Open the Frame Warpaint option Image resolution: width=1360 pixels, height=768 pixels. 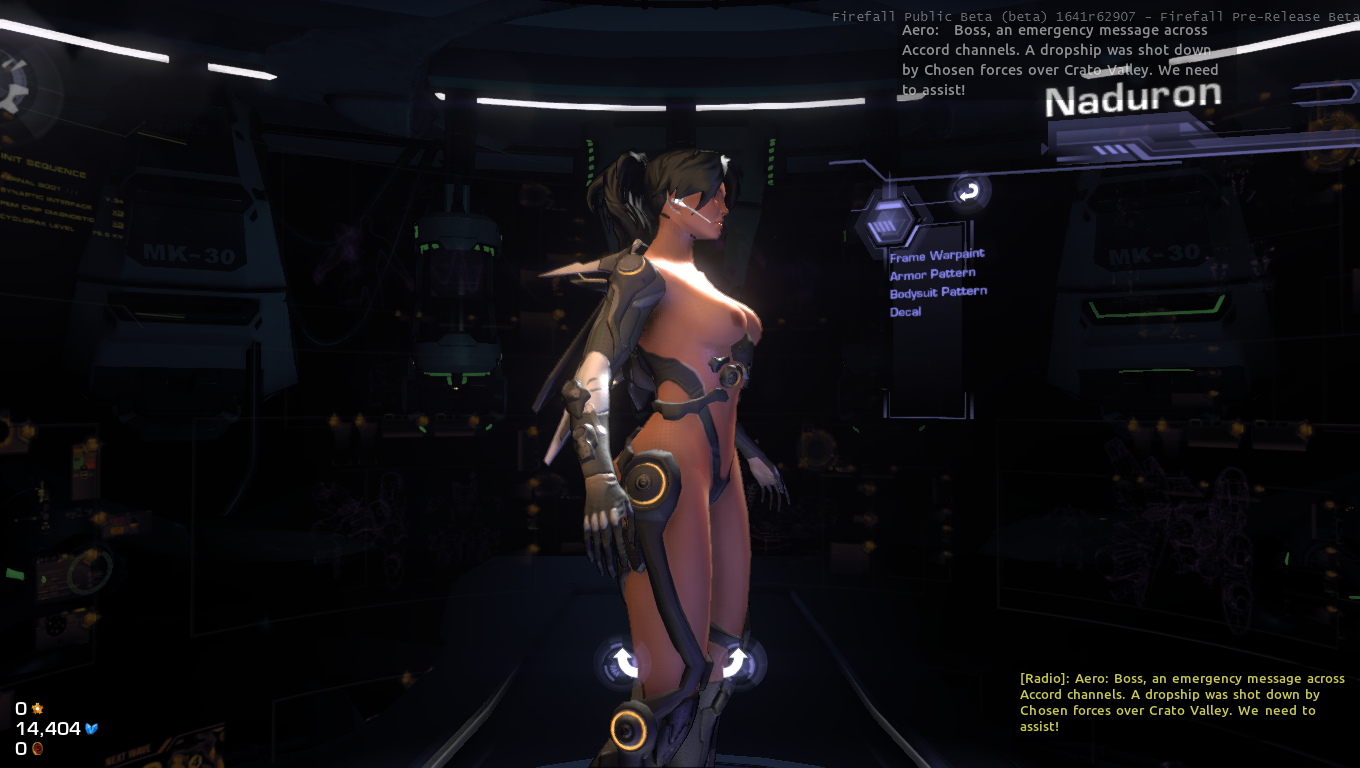click(937, 256)
